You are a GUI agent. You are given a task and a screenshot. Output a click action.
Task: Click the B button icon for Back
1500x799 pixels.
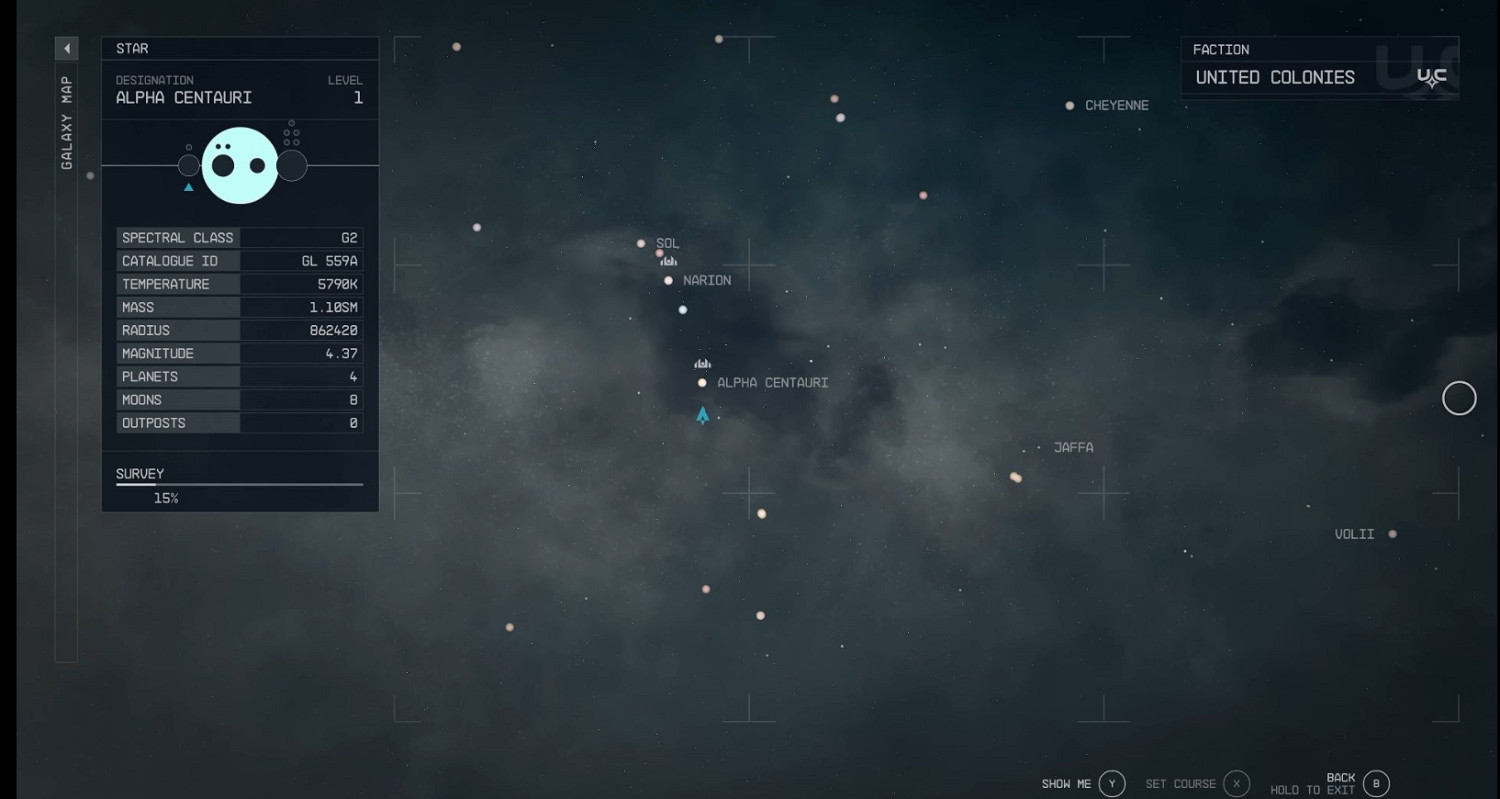(x=1374, y=783)
